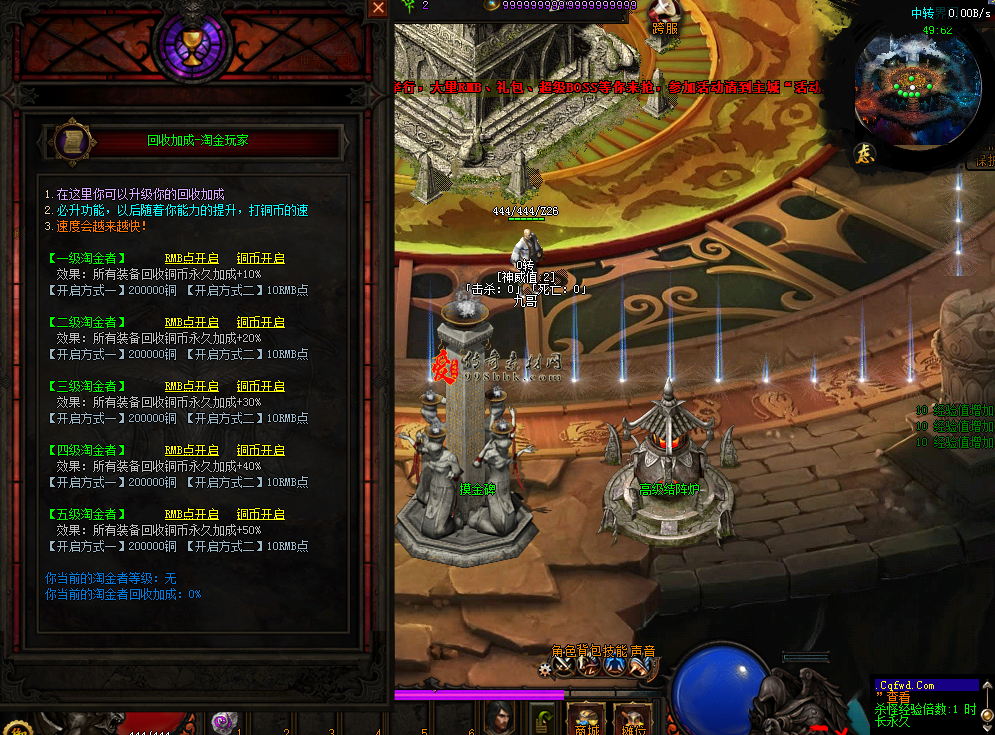Open the 技能 skills icon
The image size is (995, 735).
click(615, 666)
